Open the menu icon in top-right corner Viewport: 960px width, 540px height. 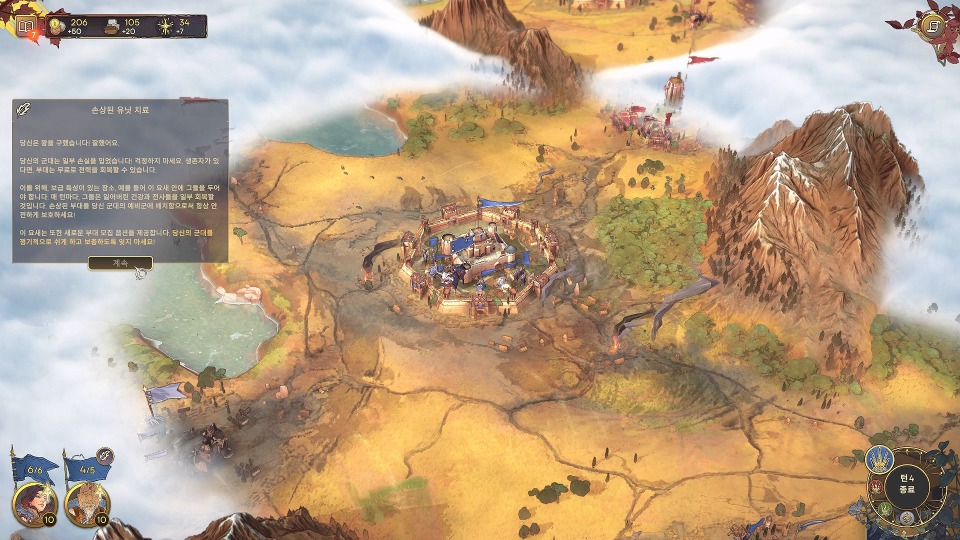(x=934, y=25)
